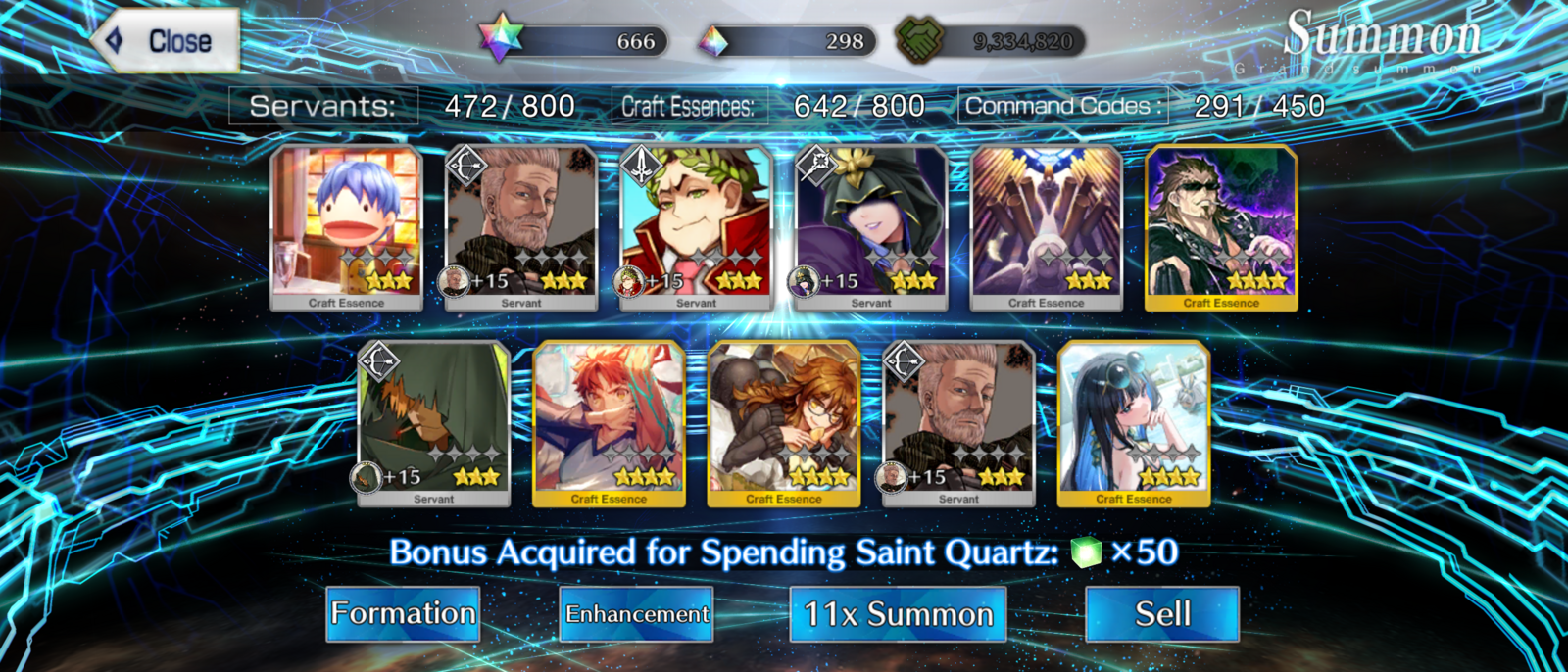Select the red-haired boy craft essence

click(609, 423)
